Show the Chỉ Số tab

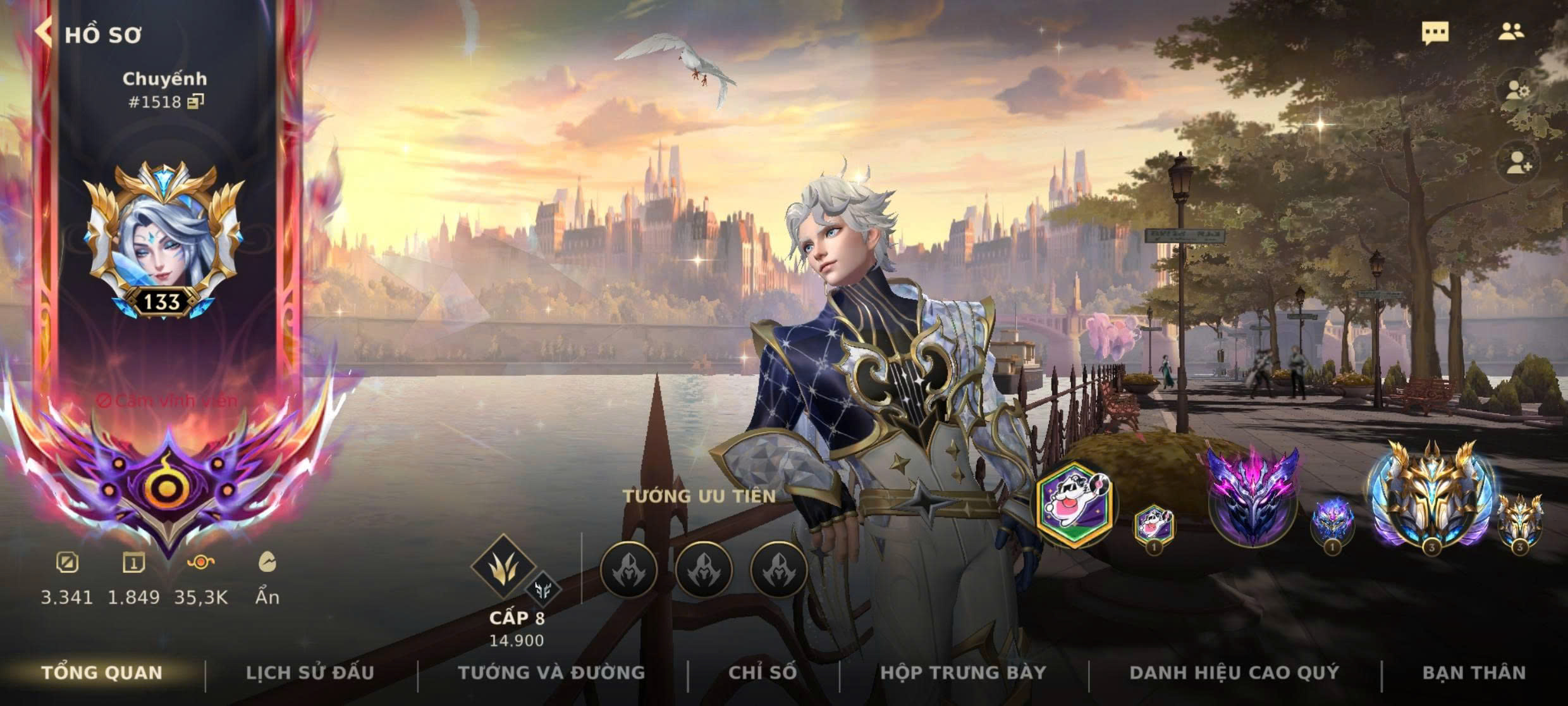(763, 672)
